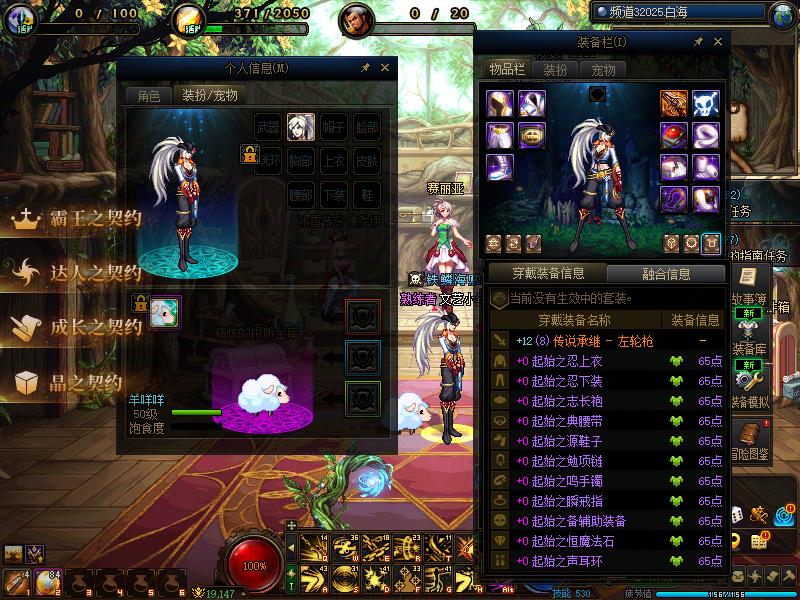
Task: Select the 穿戴装备信息 tab
Action: tap(547, 273)
